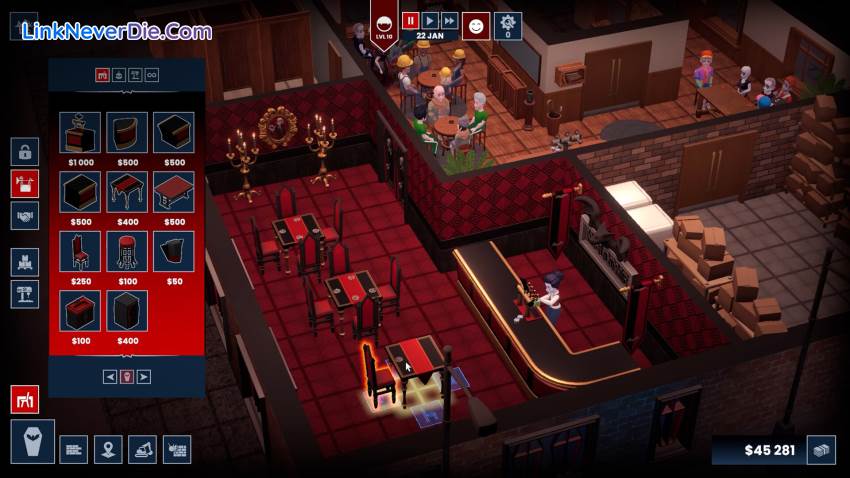Choose the $400 red table with curved legs
Image resolution: width=850 pixels, height=478 pixels.
pos(127,191)
